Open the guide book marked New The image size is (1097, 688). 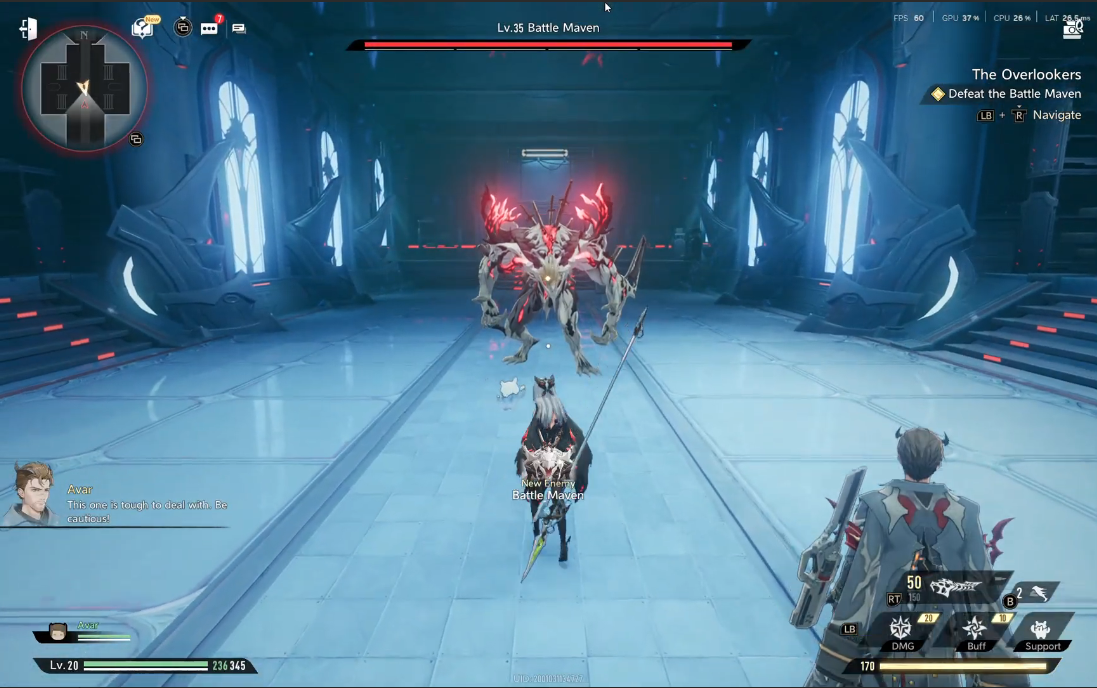point(143,27)
